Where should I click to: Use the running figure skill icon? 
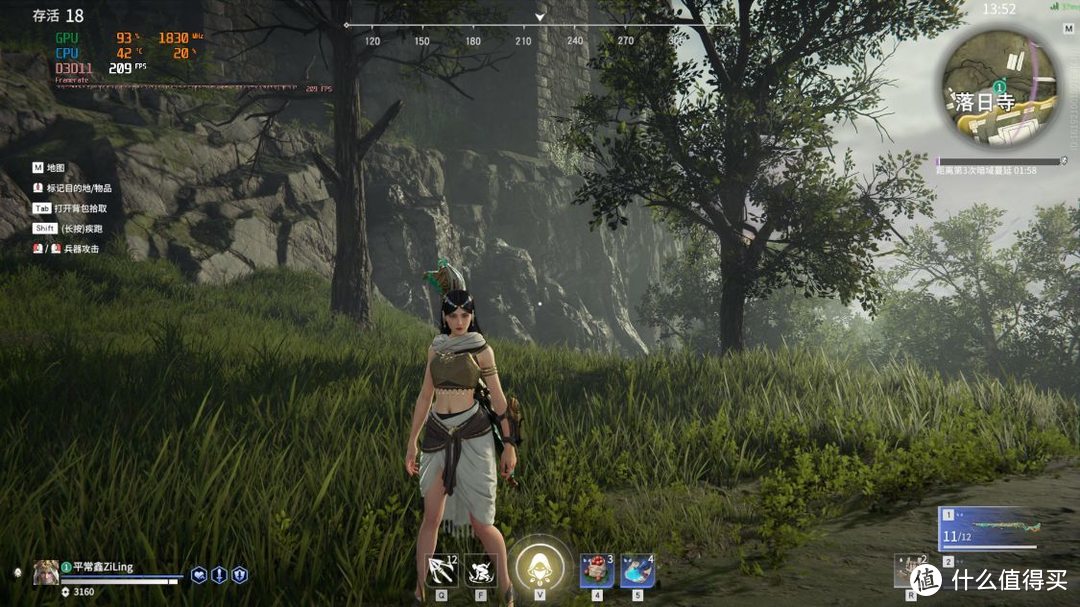(x=480, y=570)
